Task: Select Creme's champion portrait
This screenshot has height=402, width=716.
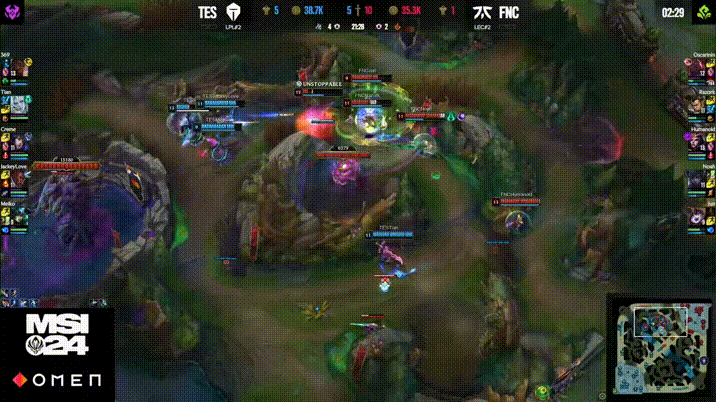Action: tap(18, 141)
